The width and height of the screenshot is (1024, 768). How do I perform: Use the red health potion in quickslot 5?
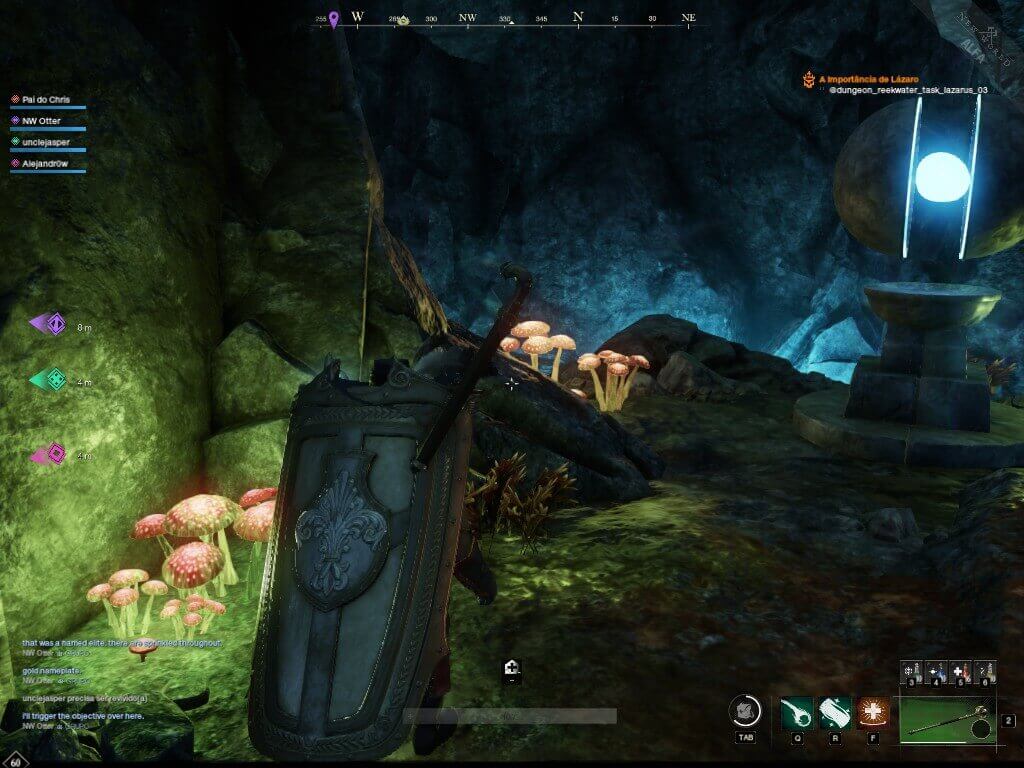[960, 671]
